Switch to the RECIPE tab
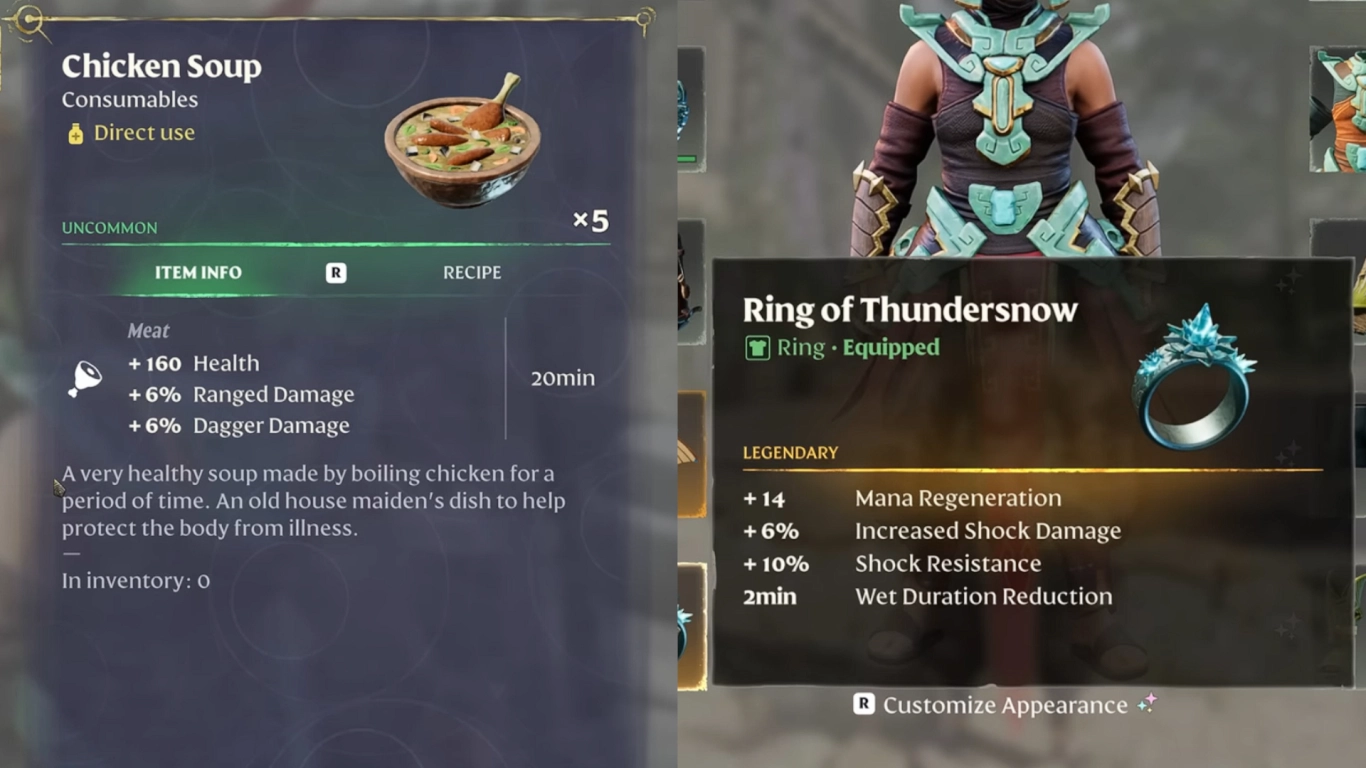Viewport: 1366px width, 768px height. tap(471, 272)
